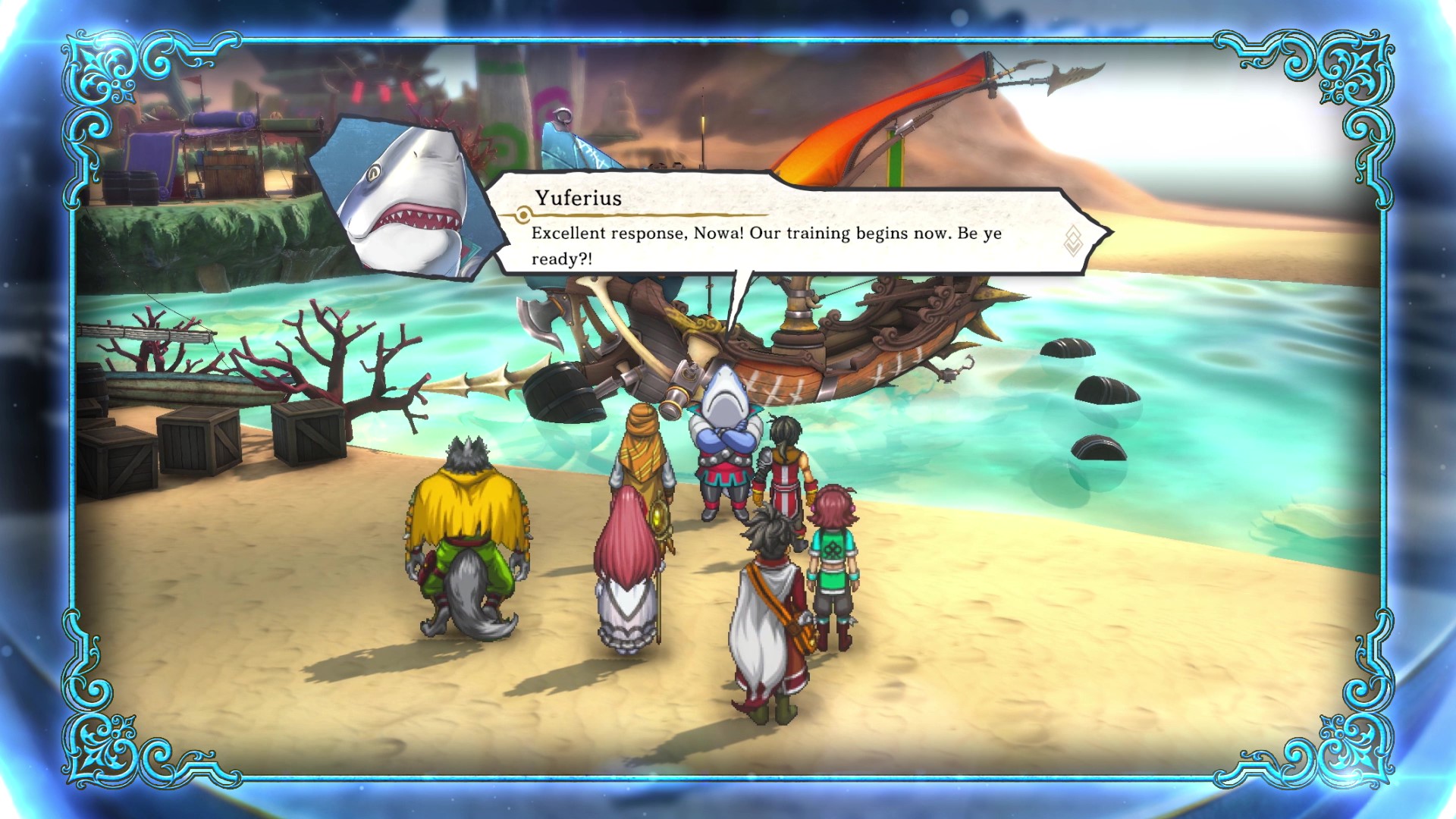Advance dialogue using the diamond continue indicator
This screenshot has width=1456, height=819.
[1073, 240]
